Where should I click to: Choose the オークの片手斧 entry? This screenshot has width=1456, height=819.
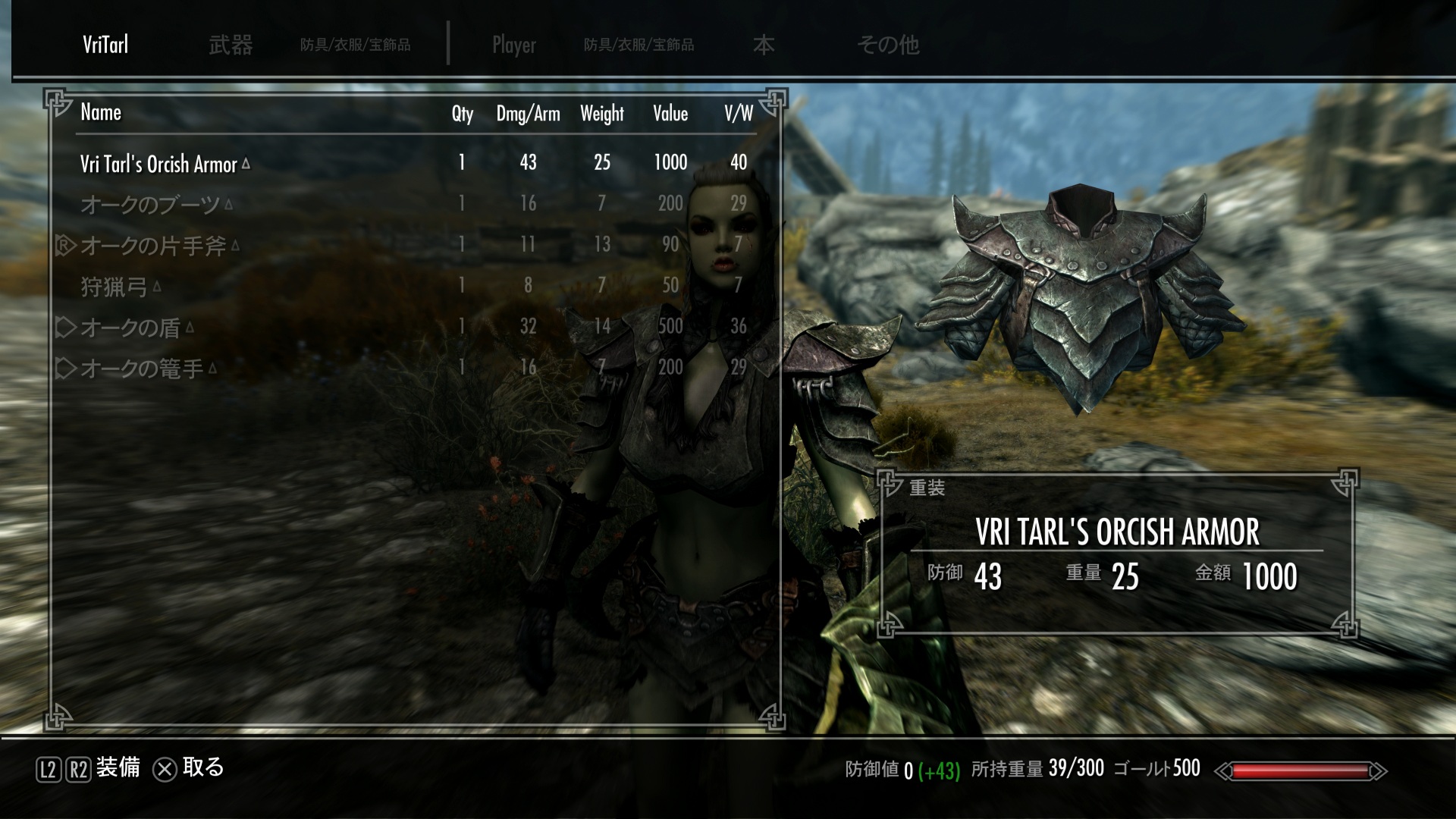coord(153,245)
